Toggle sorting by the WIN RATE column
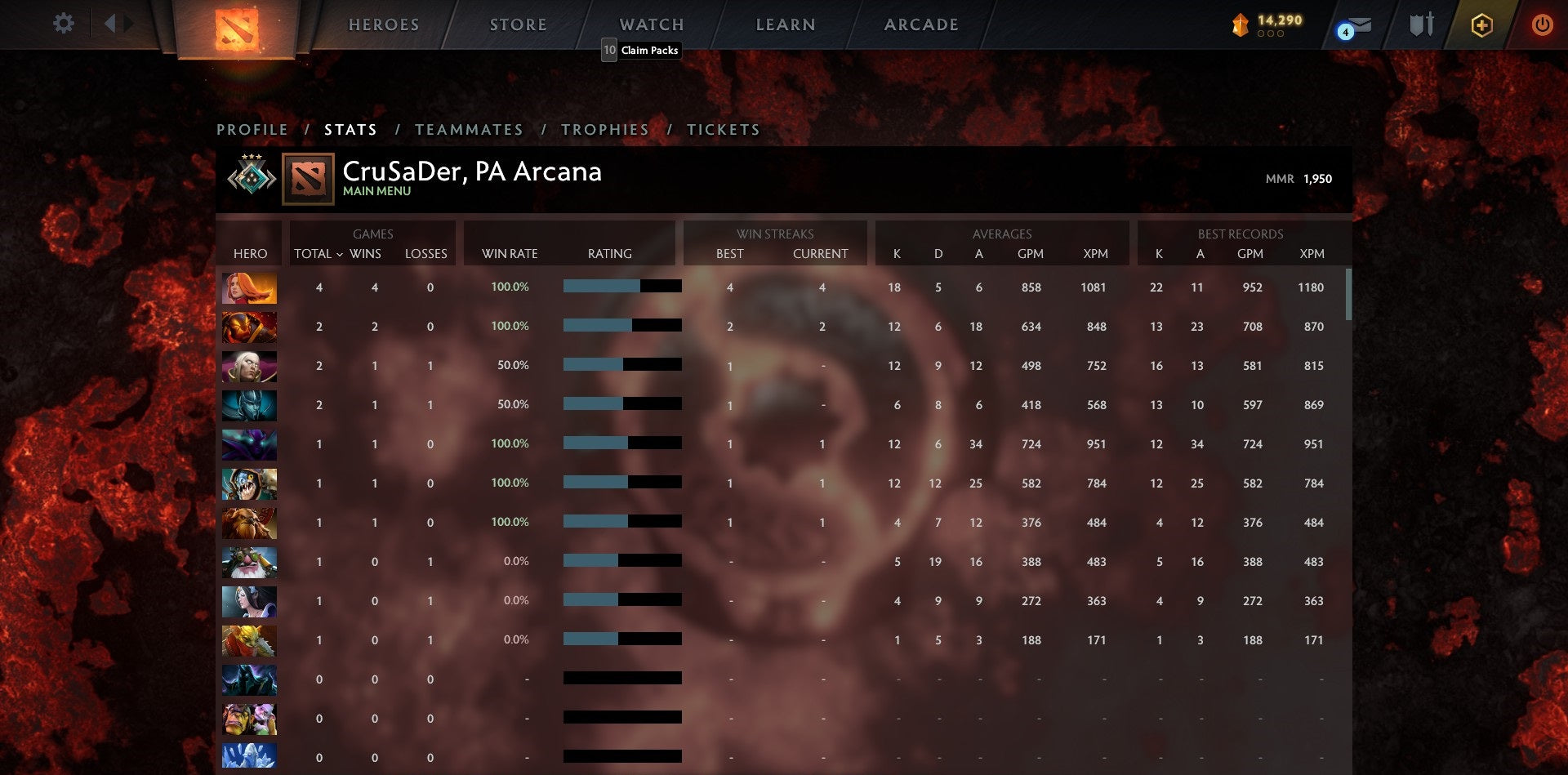Image resolution: width=1568 pixels, height=775 pixels. pyautogui.click(x=510, y=254)
